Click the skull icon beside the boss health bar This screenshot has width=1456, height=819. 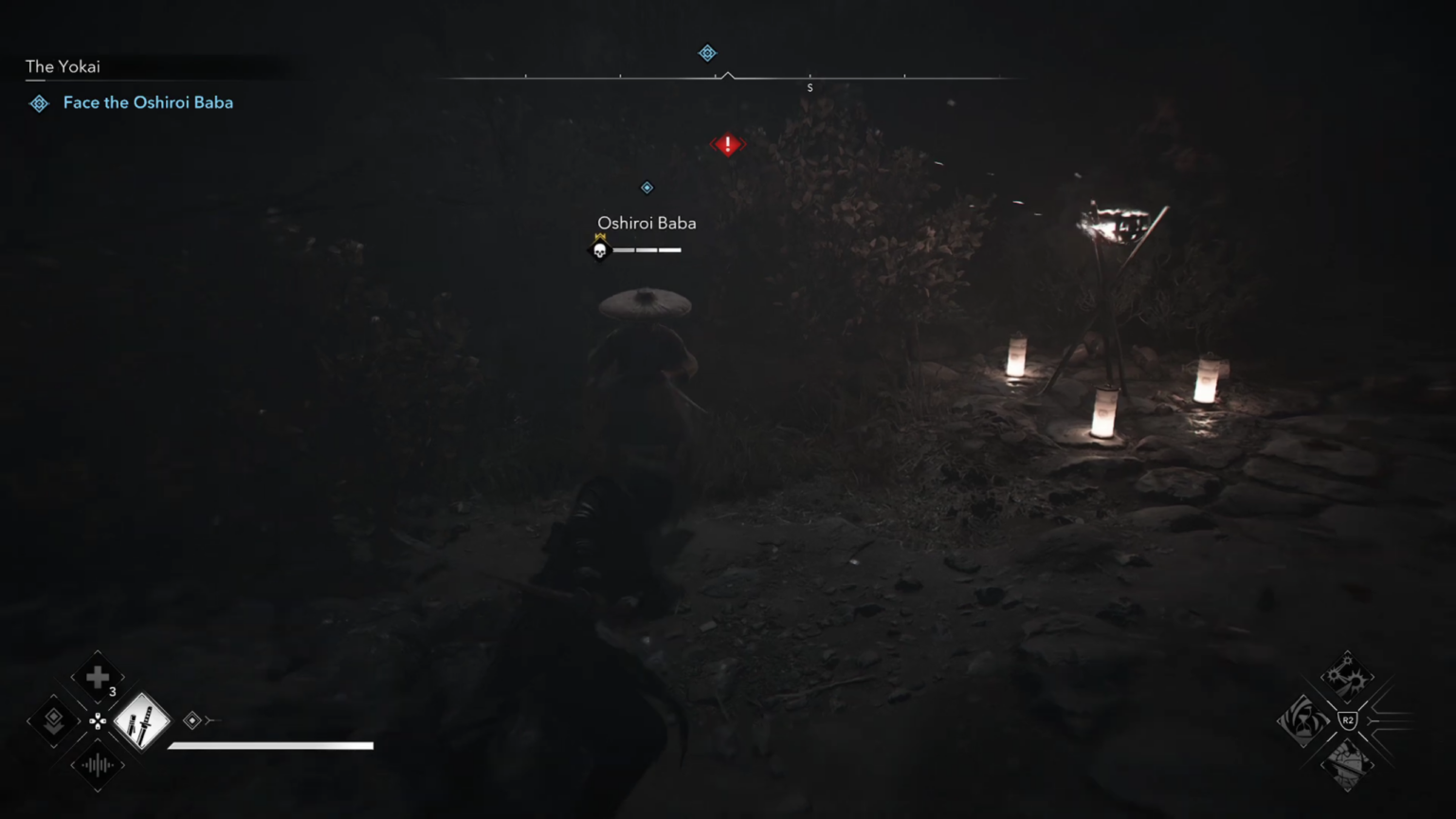tap(600, 250)
